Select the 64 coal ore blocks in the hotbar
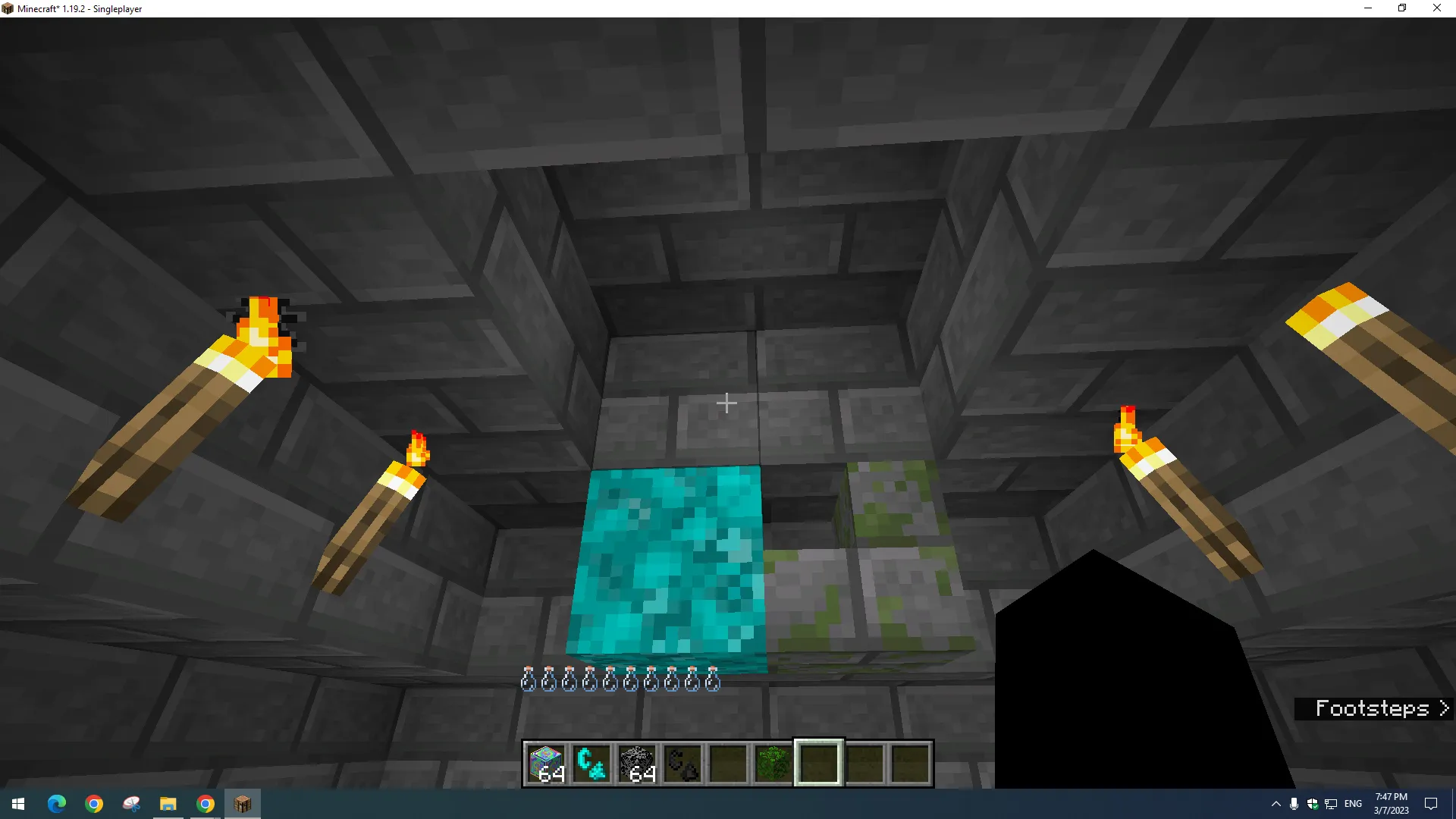 coord(637,762)
